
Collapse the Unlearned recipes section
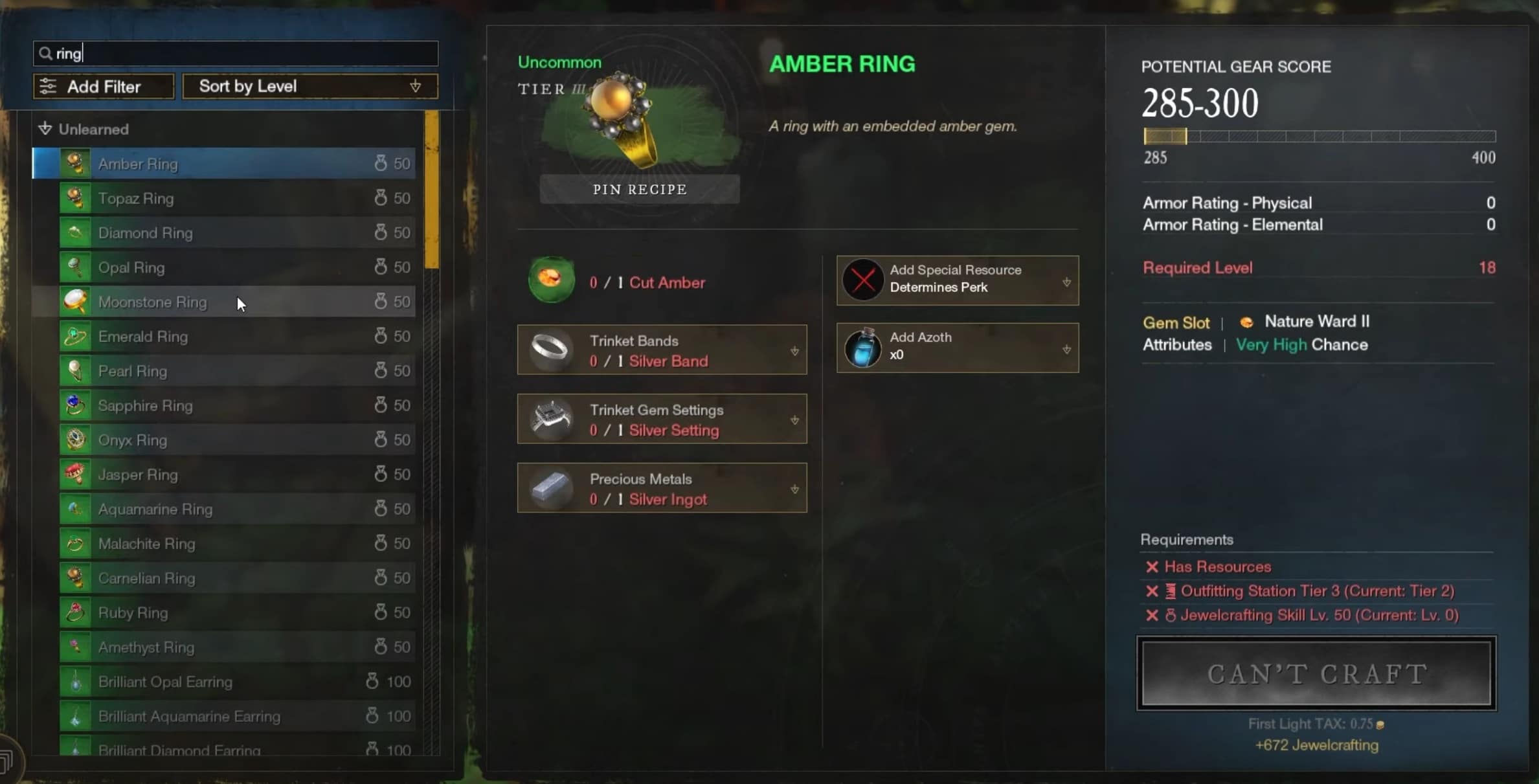coord(44,128)
